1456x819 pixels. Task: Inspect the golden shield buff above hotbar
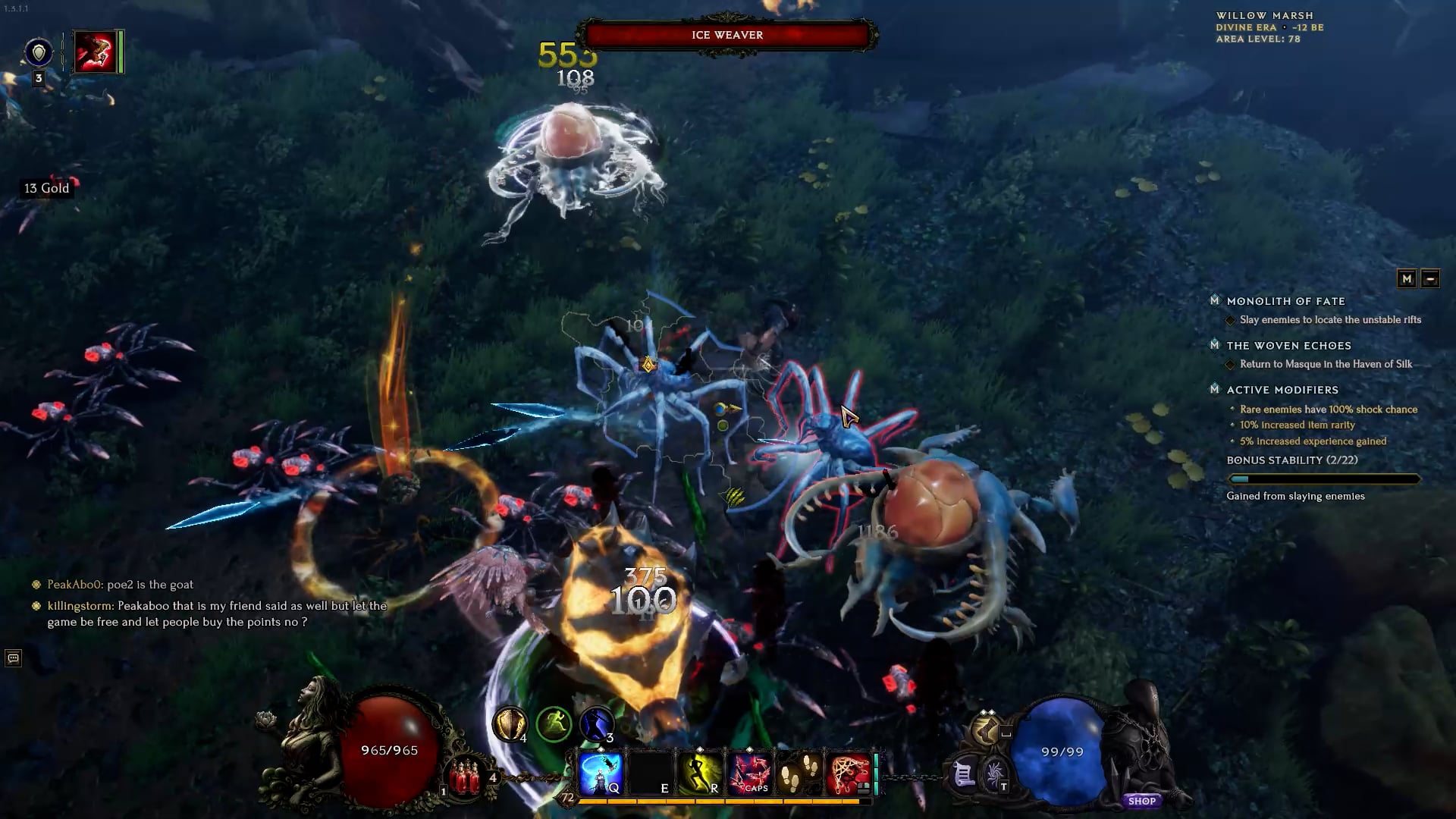[x=509, y=724]
